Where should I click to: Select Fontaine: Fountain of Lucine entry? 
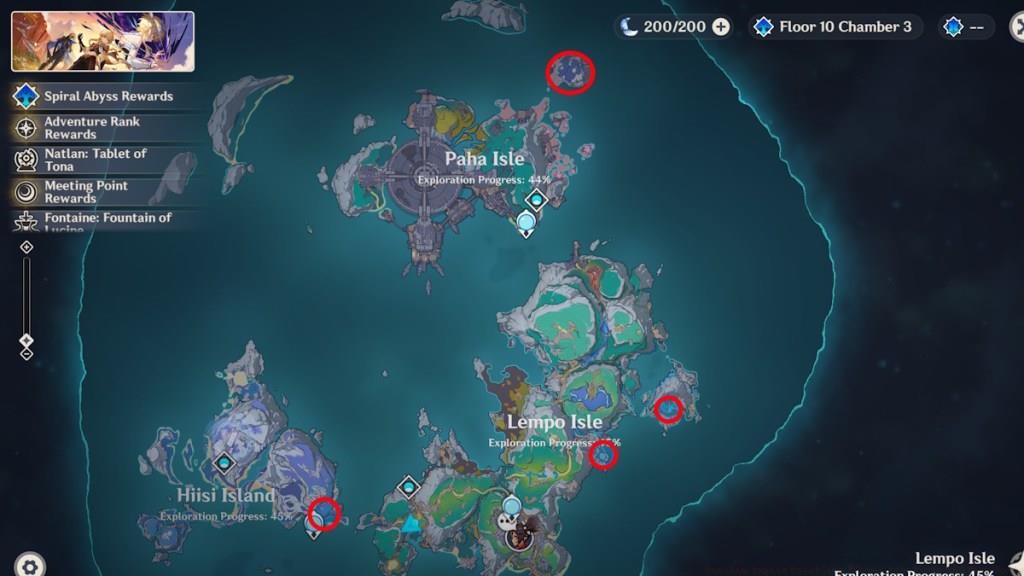107,219
